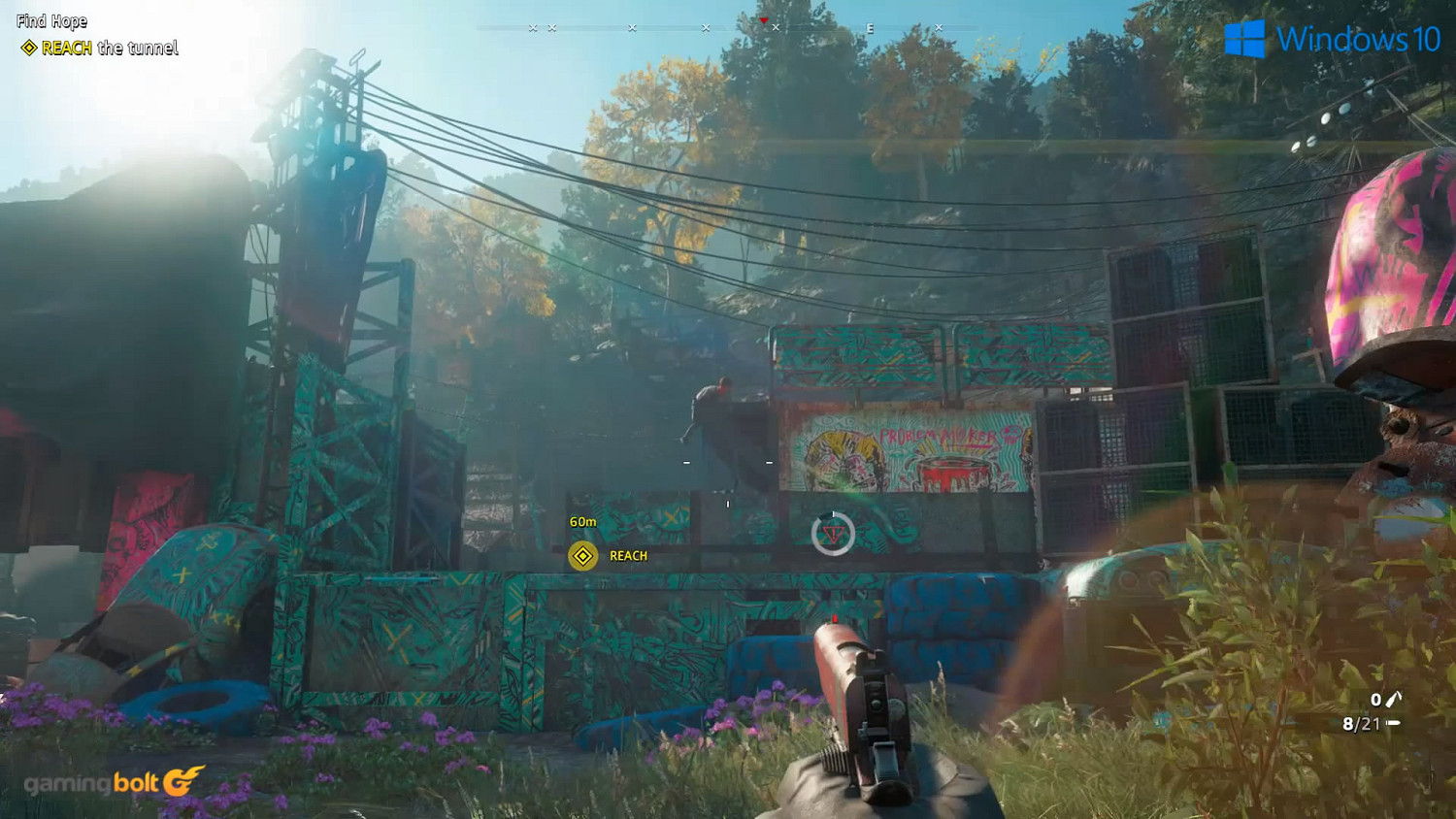The image size is (1456, 819).
Task: Click the REACH label beside the diamond icon
Action: [627, 556]
